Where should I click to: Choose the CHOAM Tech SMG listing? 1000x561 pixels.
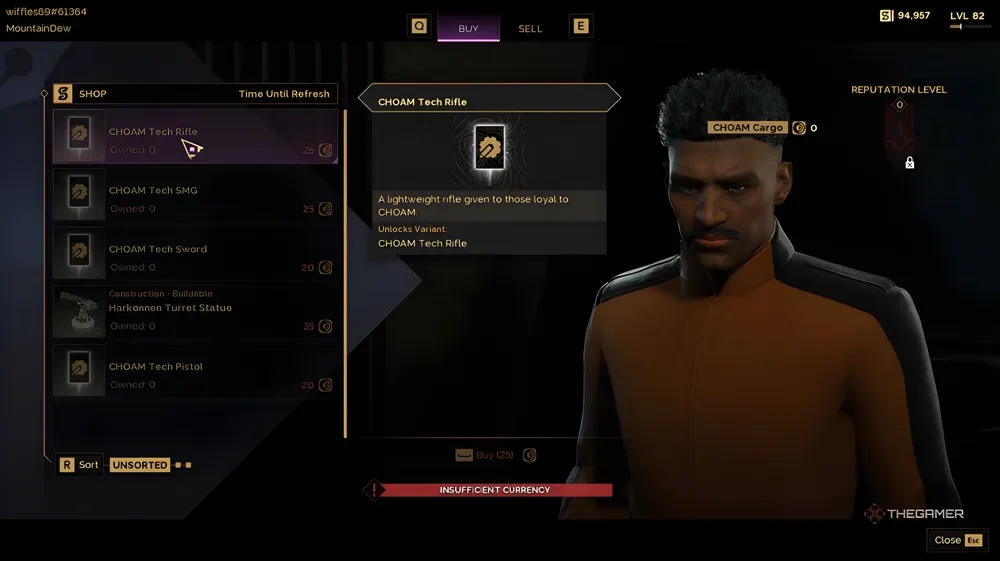[195, 196]
